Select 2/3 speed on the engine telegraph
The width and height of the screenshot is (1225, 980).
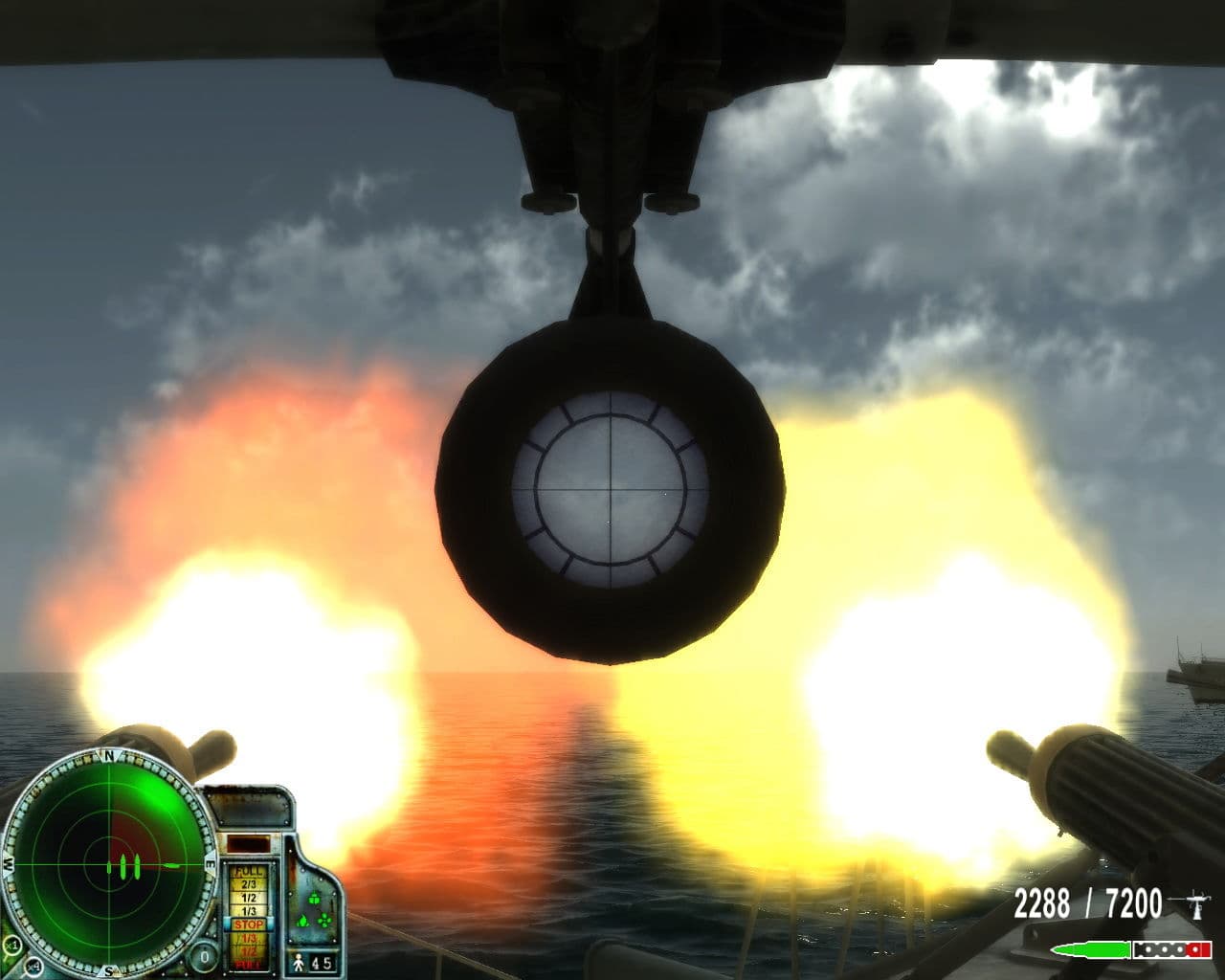[249, 884]
